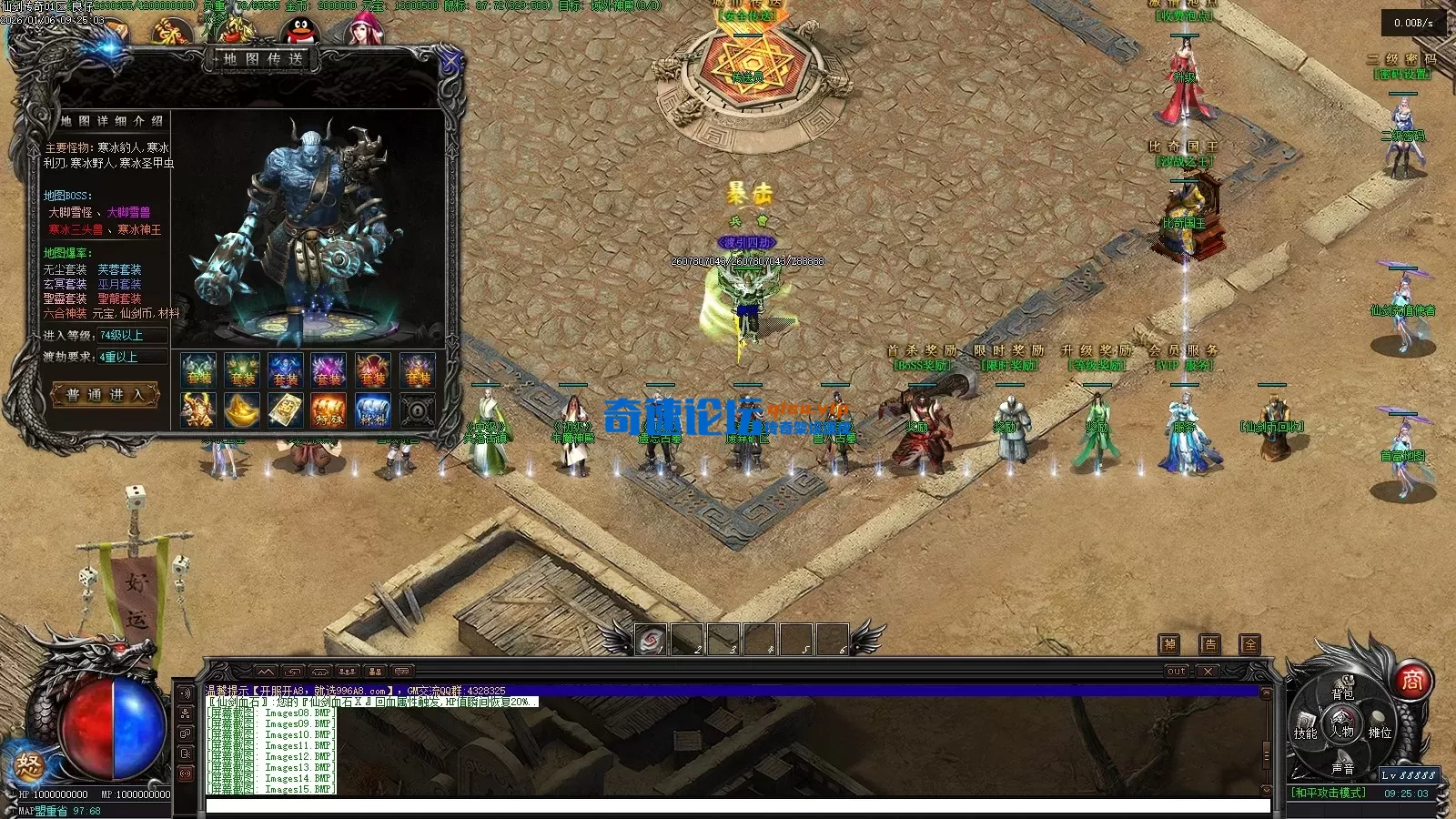This screenshot has width=1456, height=819.
Task: Open the 背包 backpack
Action: coord(1343,693)
